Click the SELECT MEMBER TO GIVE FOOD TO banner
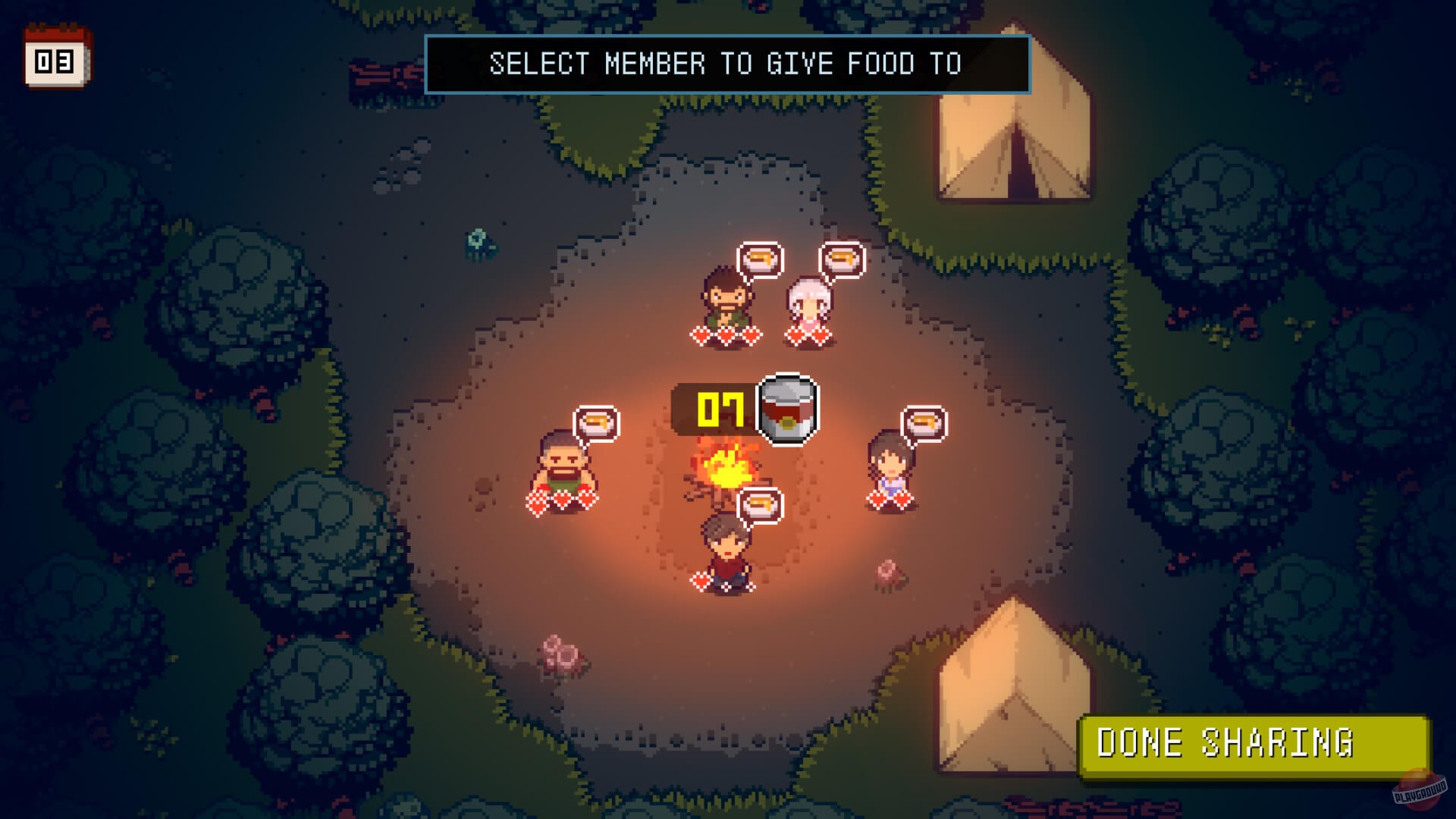This screenshot has height=819, width=1456. 727,64
